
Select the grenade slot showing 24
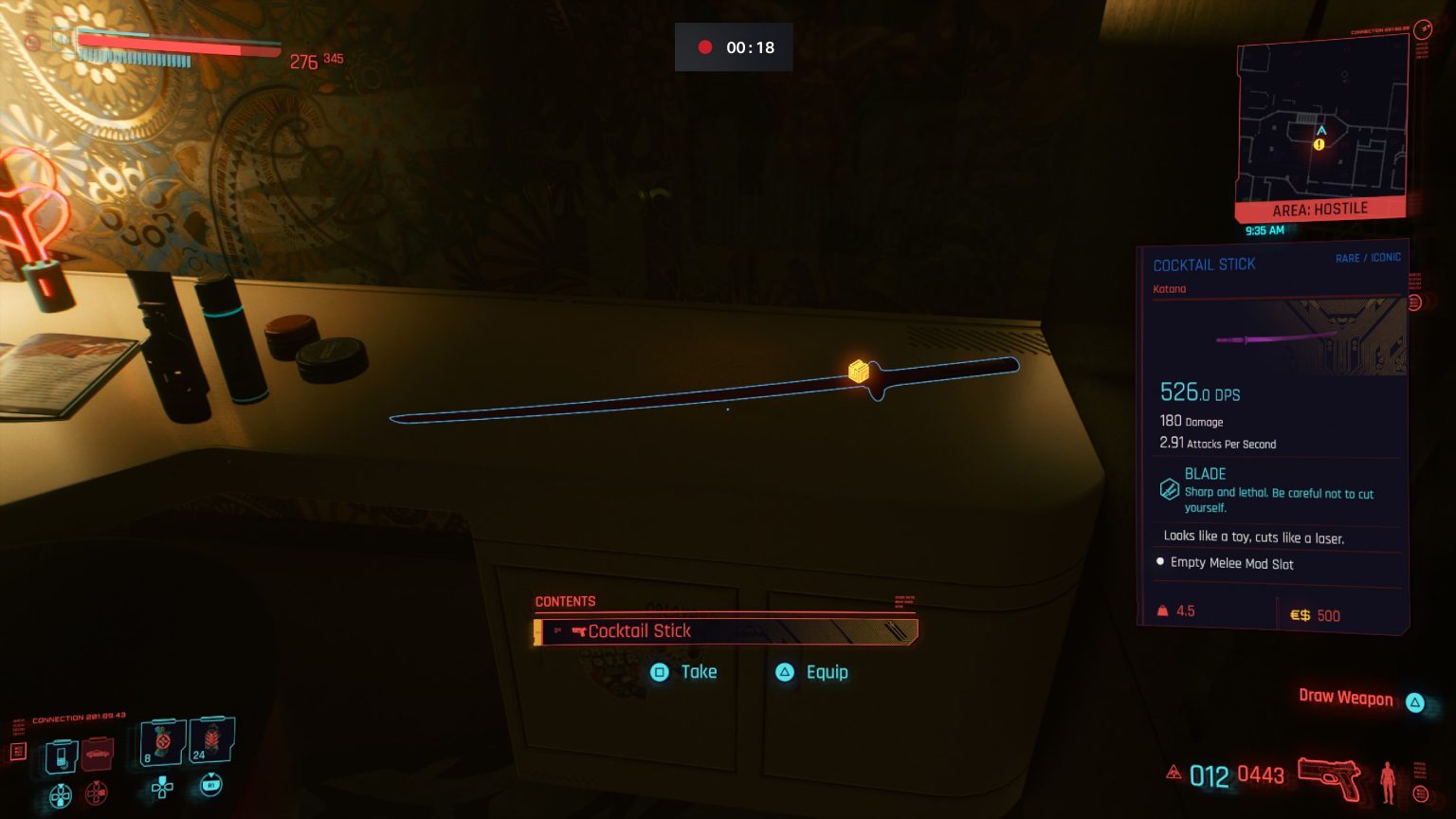(x=211, y=739)
